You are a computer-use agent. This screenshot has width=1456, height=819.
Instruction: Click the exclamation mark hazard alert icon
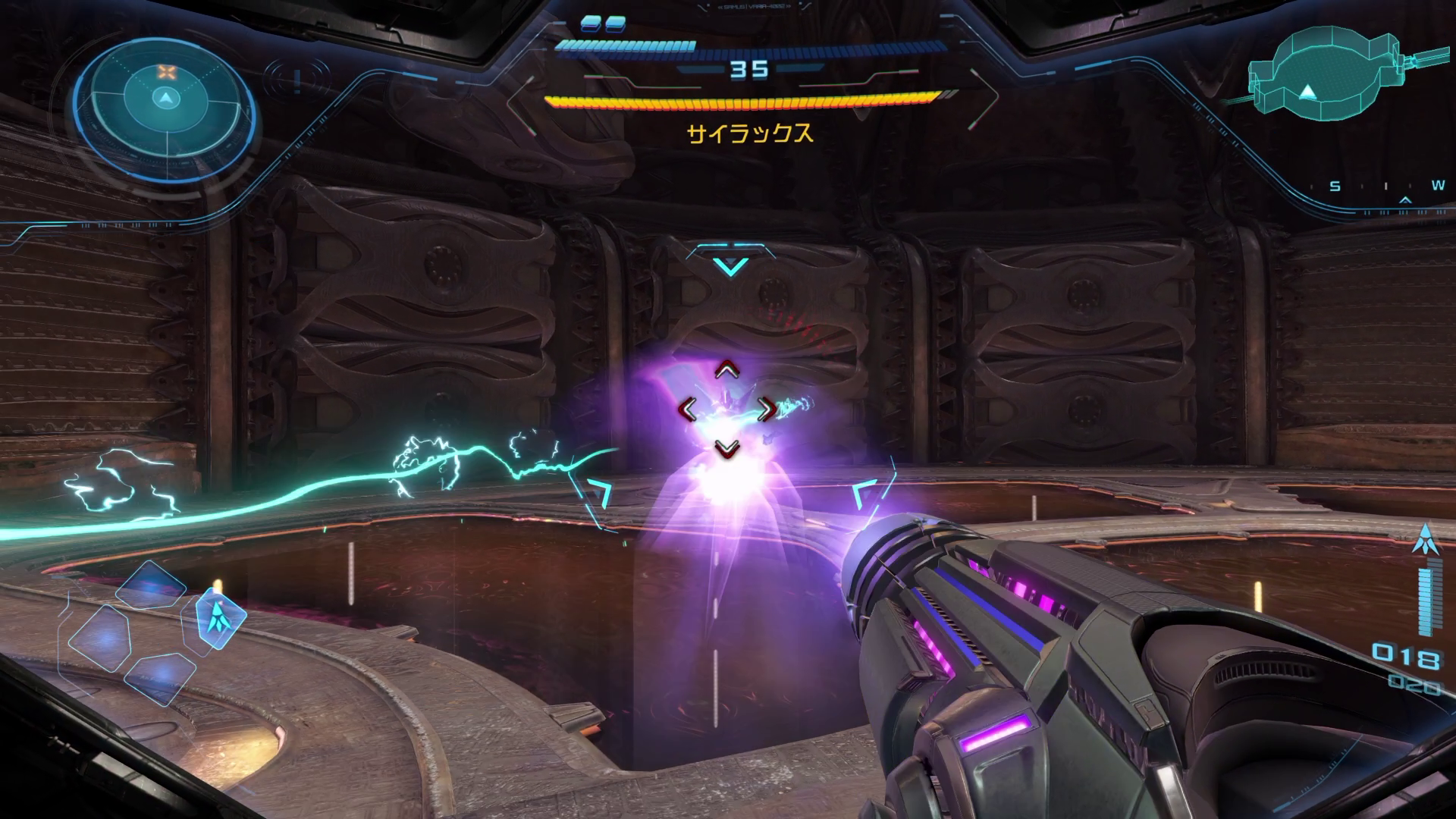(x=298, y=78)
